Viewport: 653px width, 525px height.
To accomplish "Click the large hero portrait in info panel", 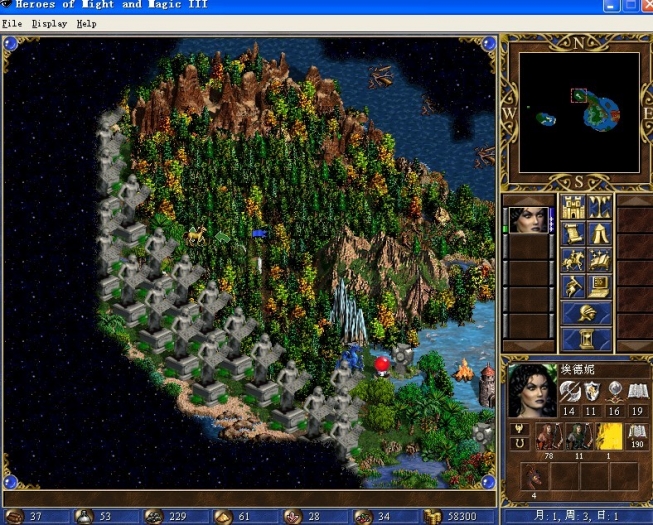I will pyautogui.click(x=530, y=391).
